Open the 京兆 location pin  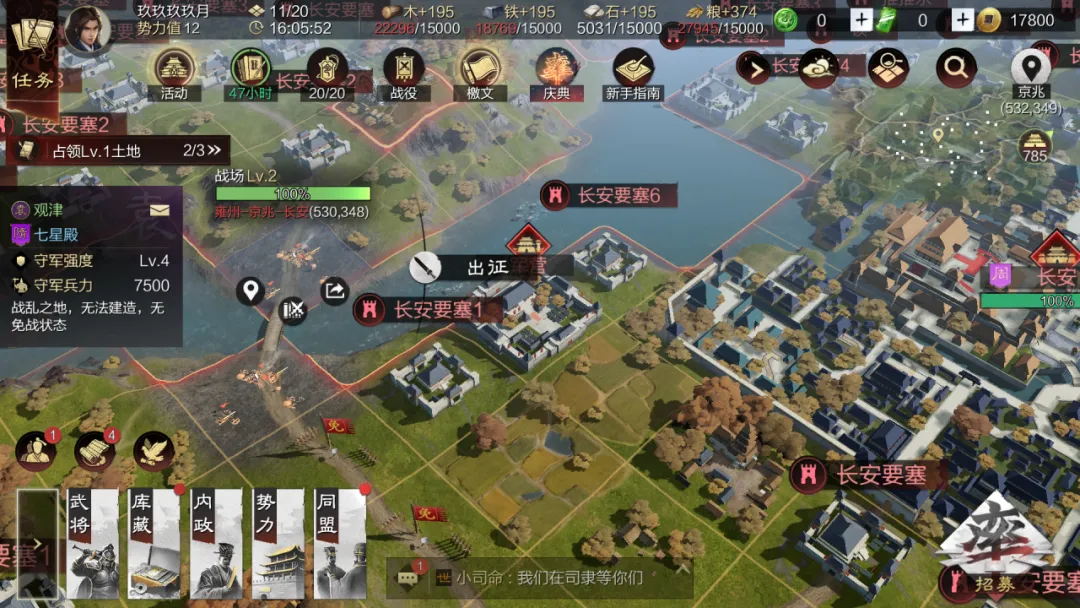[1030, 72]
